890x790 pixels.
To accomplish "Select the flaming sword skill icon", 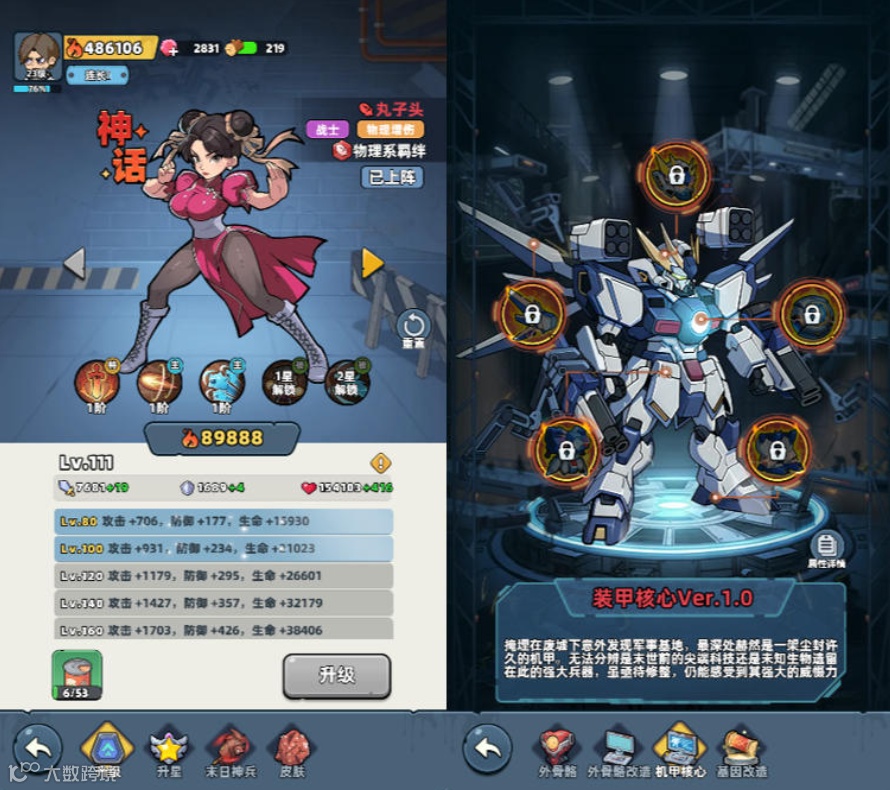I will point(97,382).
